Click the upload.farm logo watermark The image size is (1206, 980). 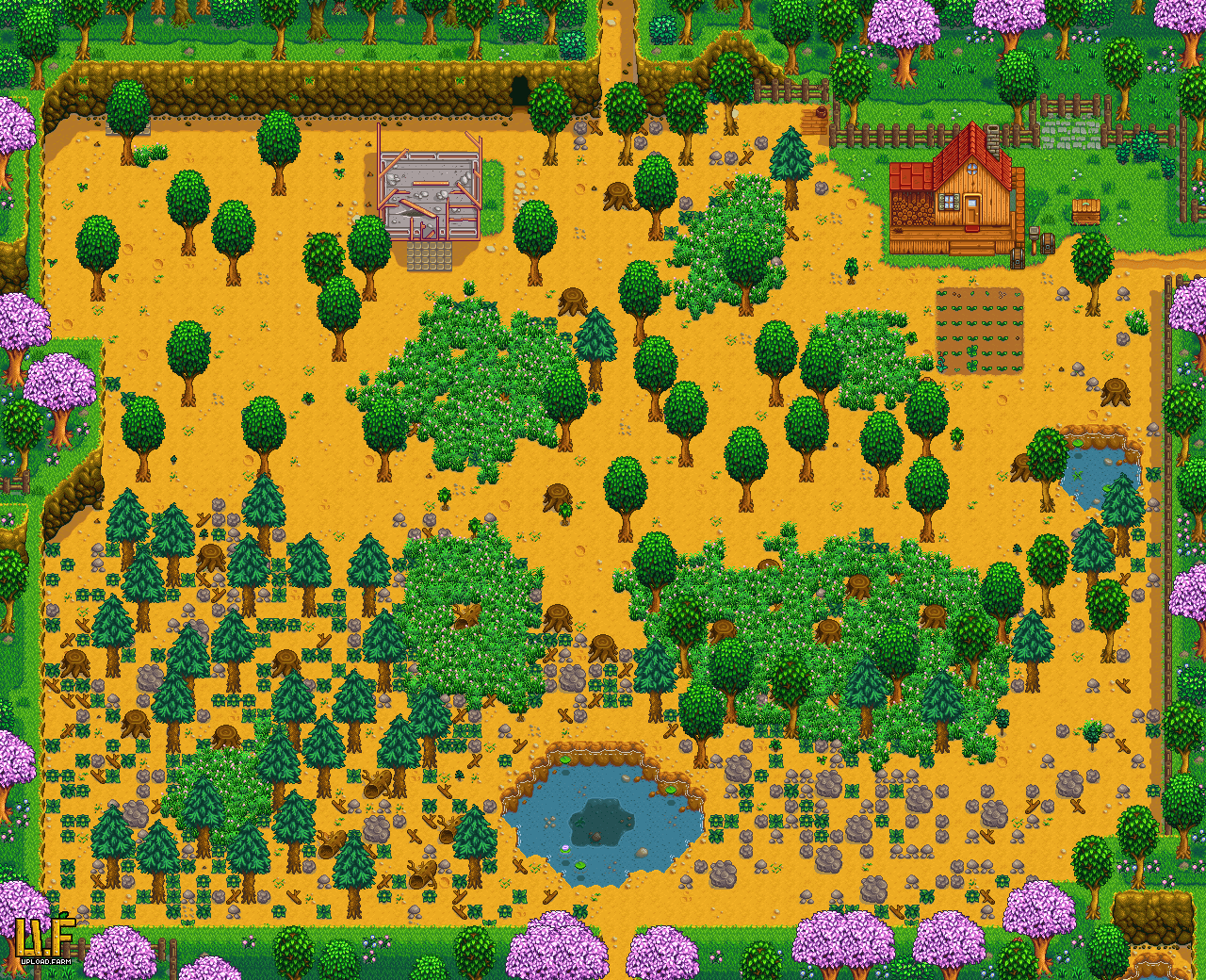[x=44, y=943]
